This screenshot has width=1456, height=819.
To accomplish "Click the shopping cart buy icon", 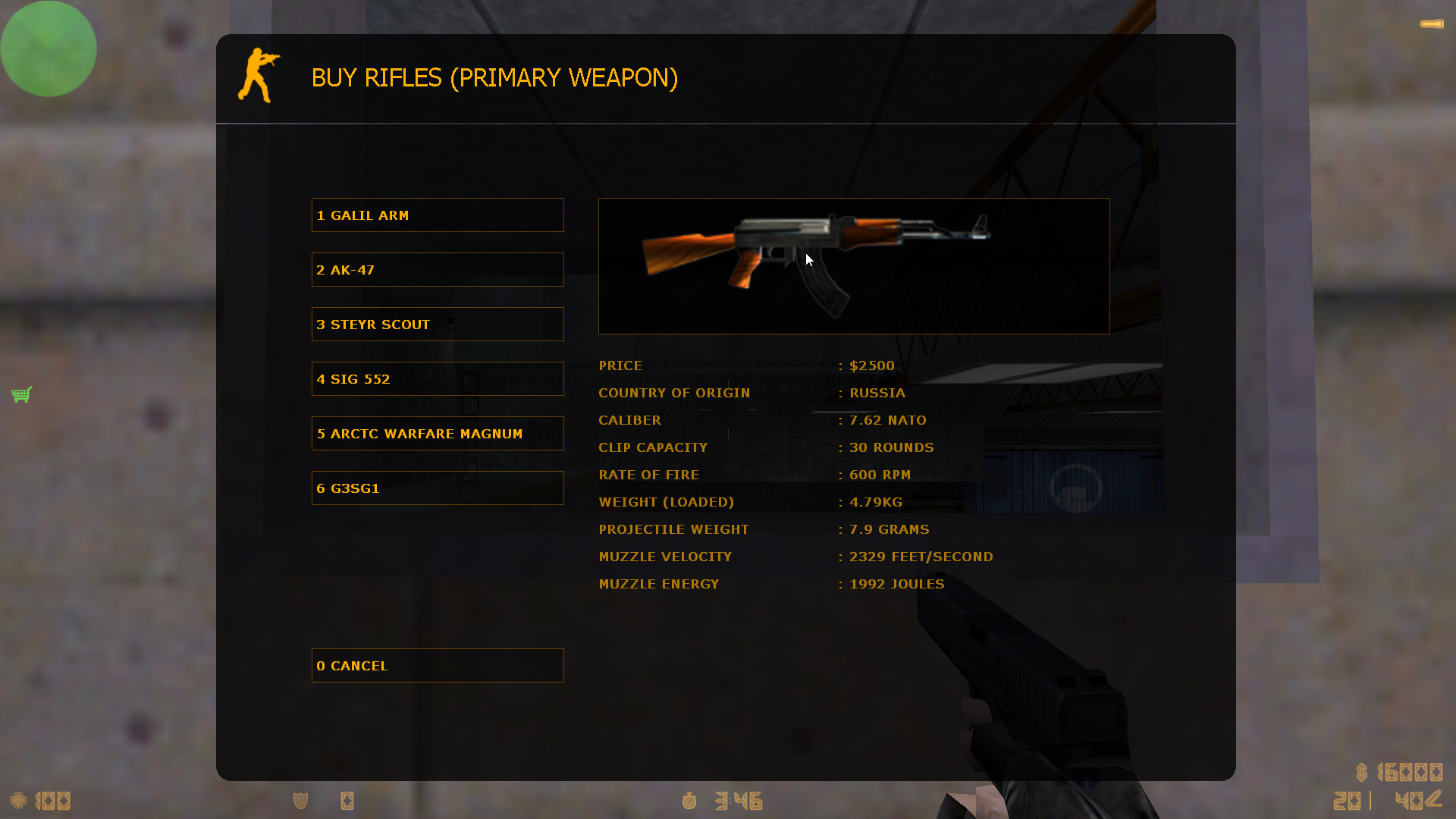I will point(21,394).
